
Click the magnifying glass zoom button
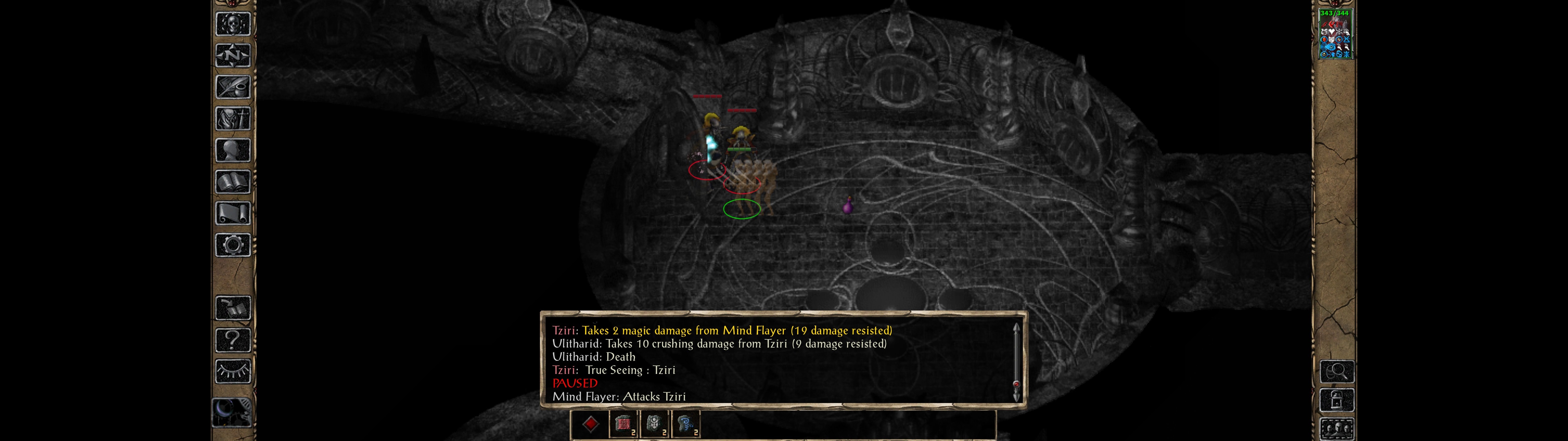[x=1337, y=371]
